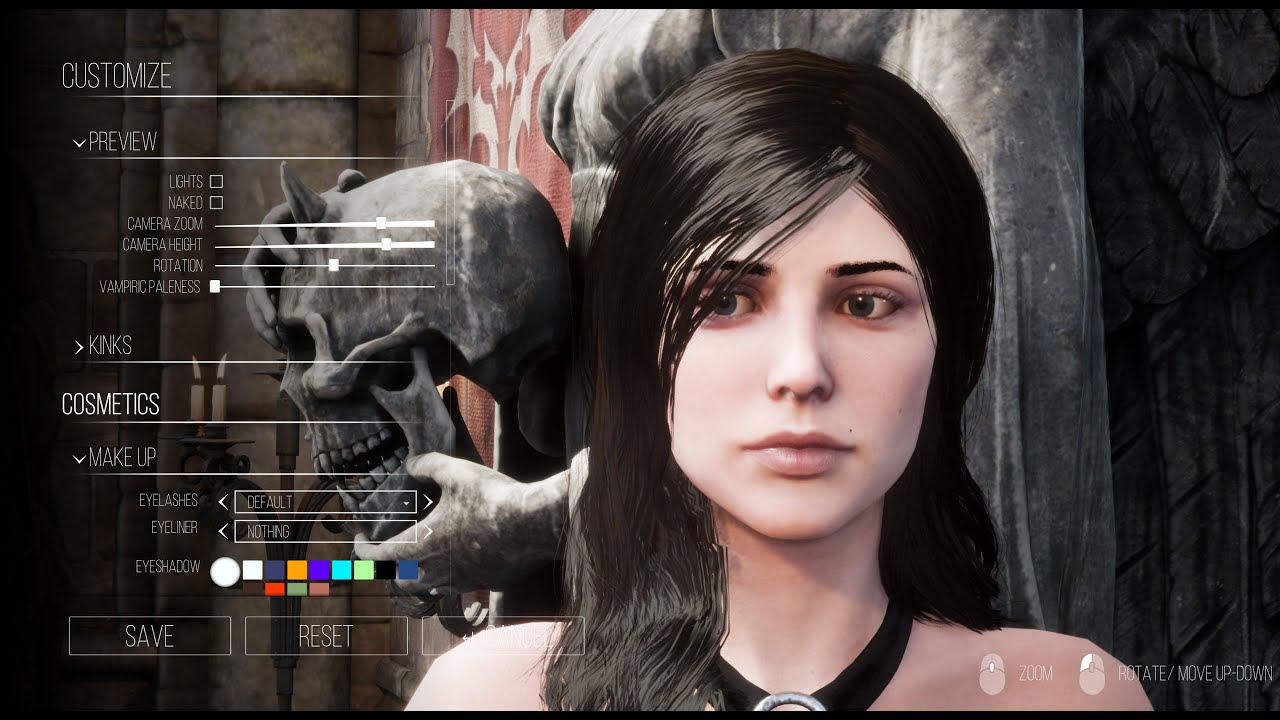Click the left arrow beside Eyelashes
Screen dimensions: 1280x720
tap(221, 501)
